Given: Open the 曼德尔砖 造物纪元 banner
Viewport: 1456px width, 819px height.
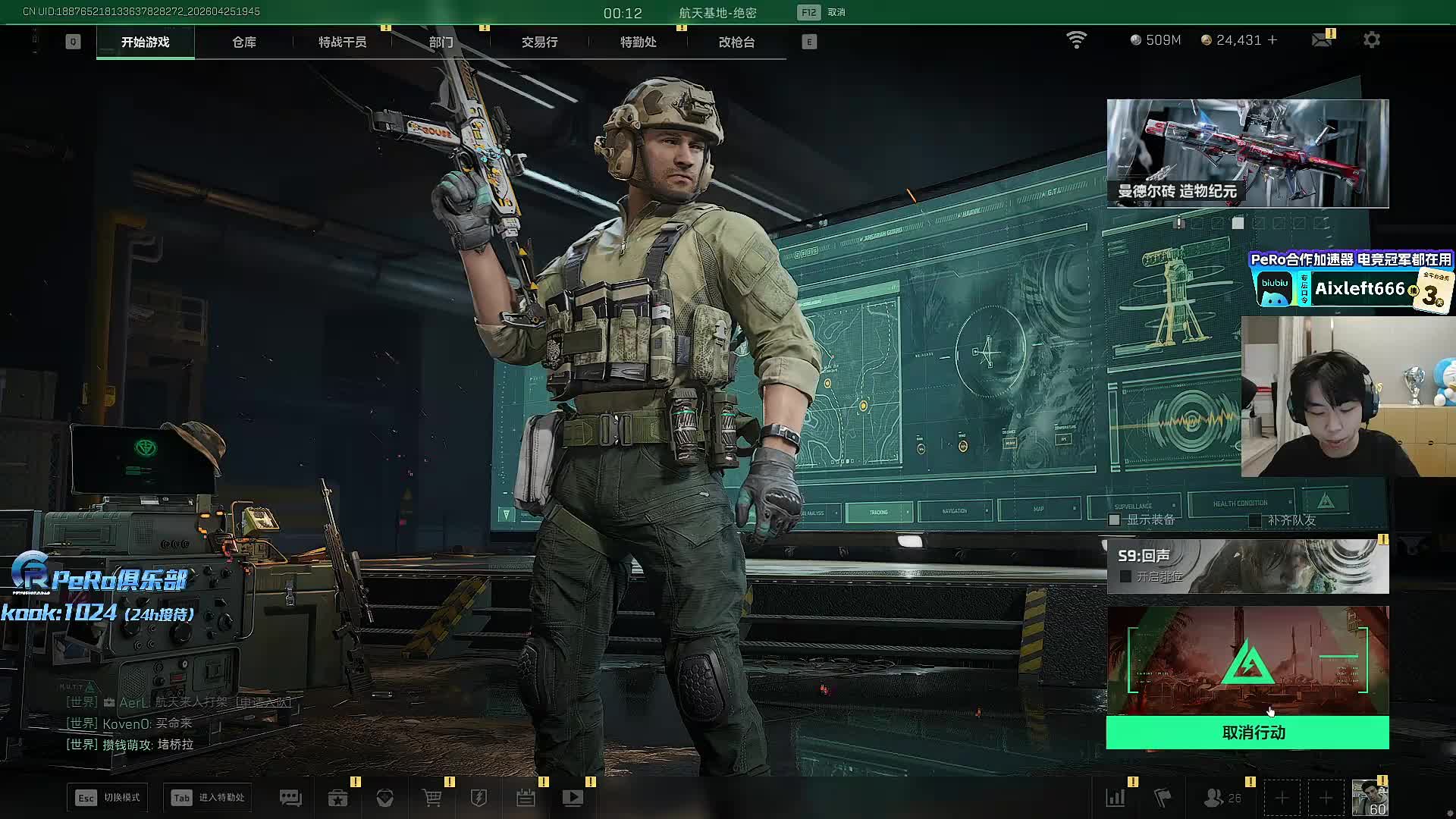Looking at the screenshot, I should point(1247,153).
